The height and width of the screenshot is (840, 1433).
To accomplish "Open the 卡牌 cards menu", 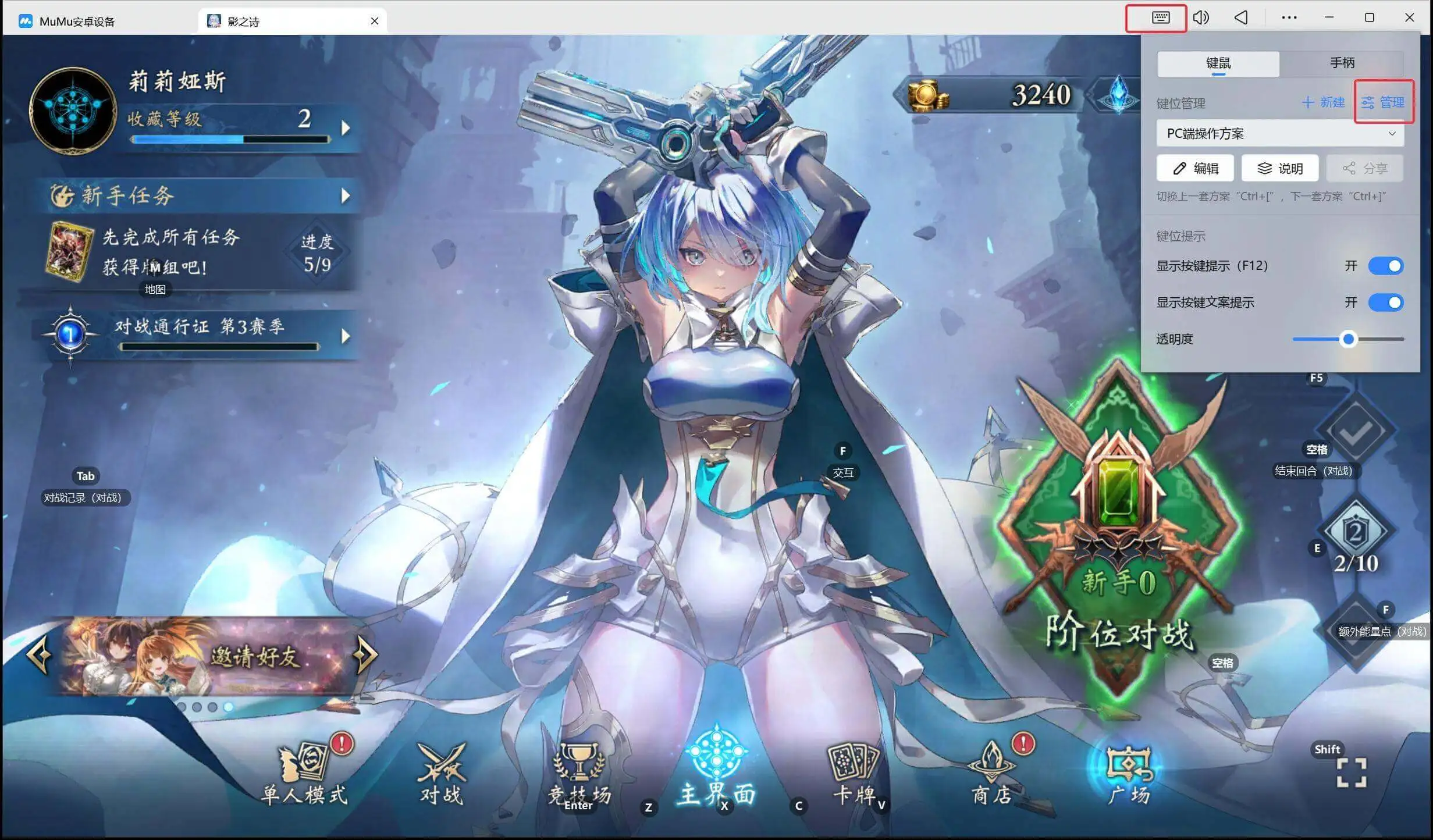I will coord(853,775).
